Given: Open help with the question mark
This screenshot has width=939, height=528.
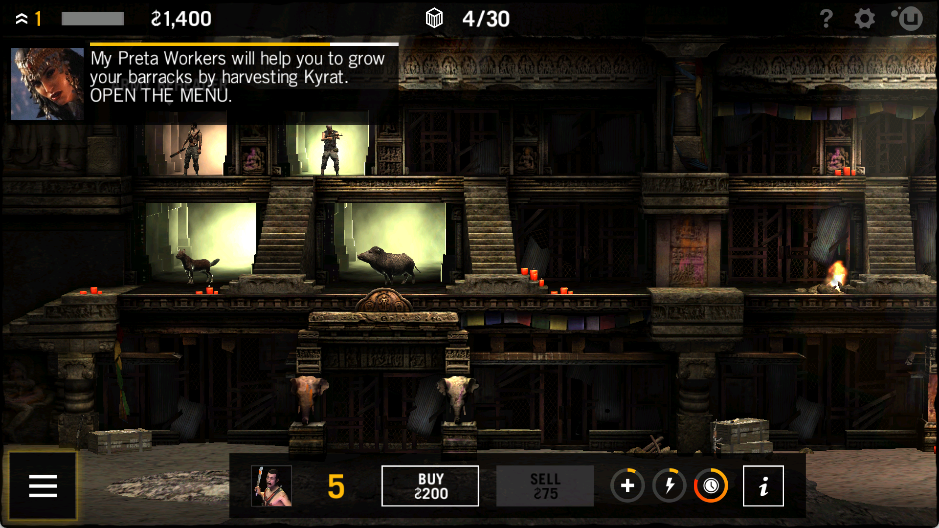Looking at the screenshot, I should pyautogui.click(x=826, y=18).
